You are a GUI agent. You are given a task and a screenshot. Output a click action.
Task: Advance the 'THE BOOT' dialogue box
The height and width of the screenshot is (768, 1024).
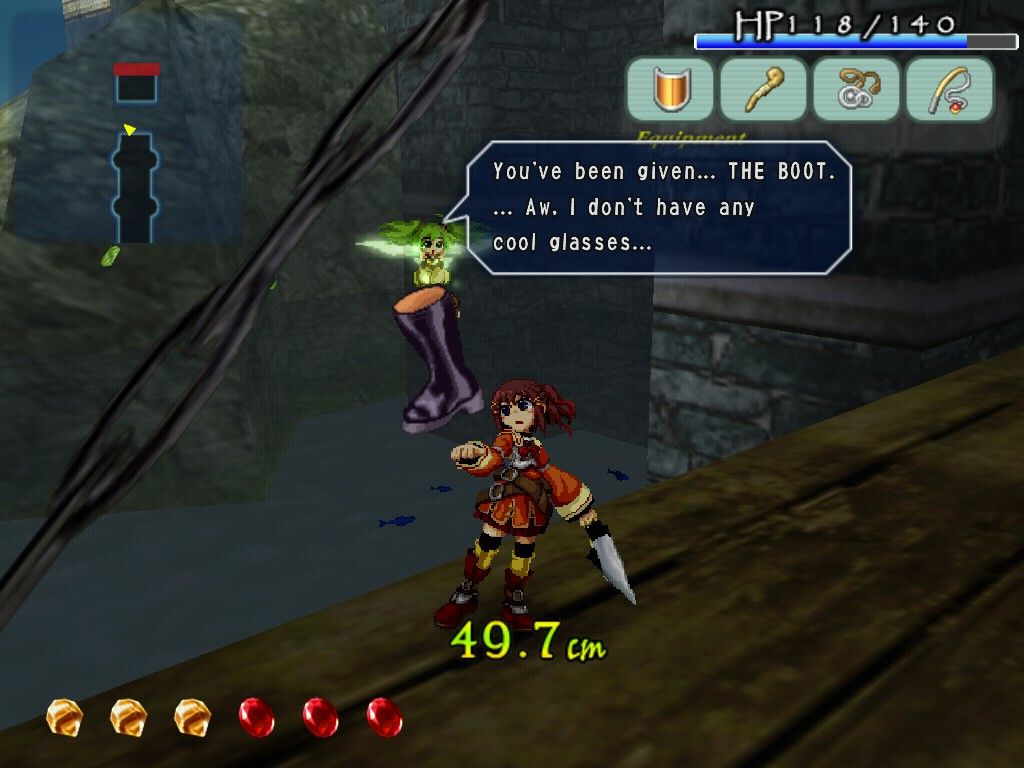tap(660, 208)
